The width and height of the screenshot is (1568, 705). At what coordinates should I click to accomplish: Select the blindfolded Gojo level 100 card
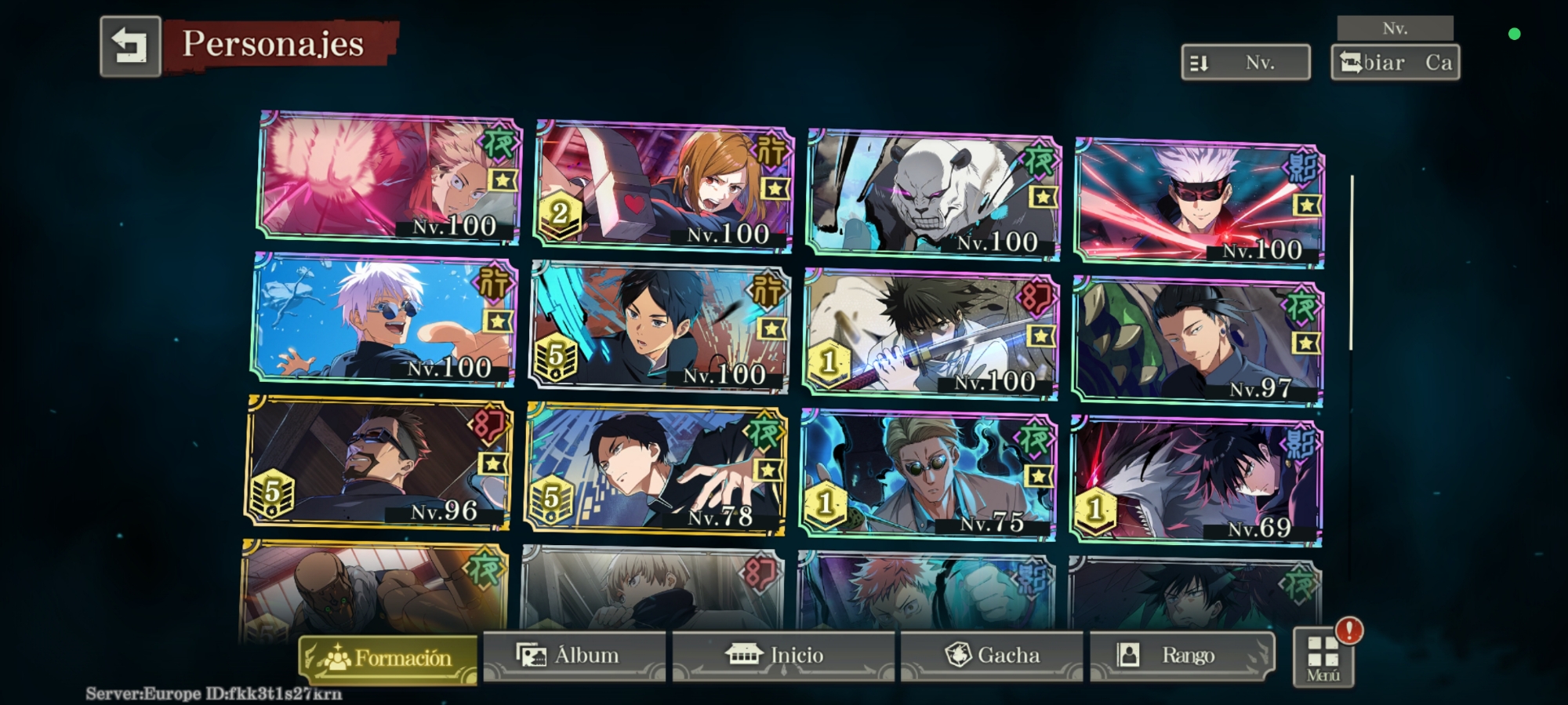[x=1200, y=202]
